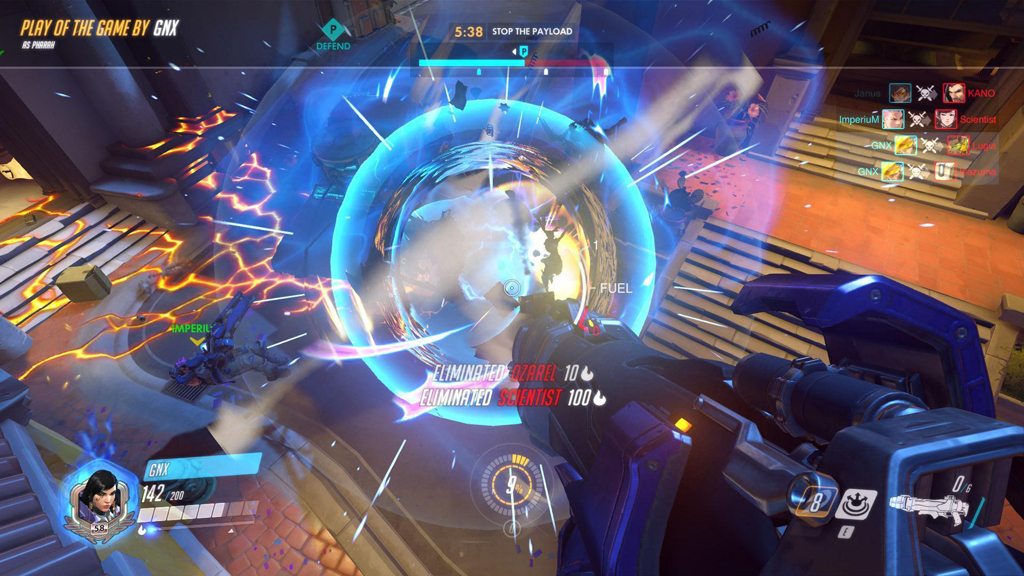Select GNX's elimination of Lugia in kill feed
The height and width of the screenshot is (576, 1024).
click(918, 146)
